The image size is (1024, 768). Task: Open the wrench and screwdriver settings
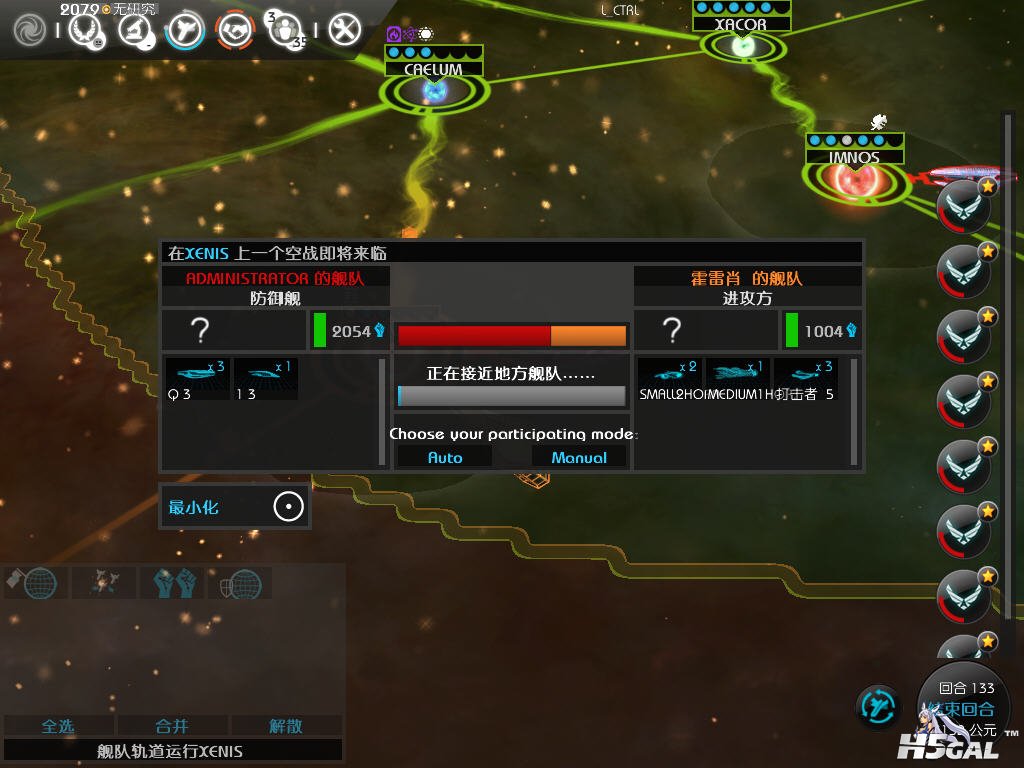344,29
